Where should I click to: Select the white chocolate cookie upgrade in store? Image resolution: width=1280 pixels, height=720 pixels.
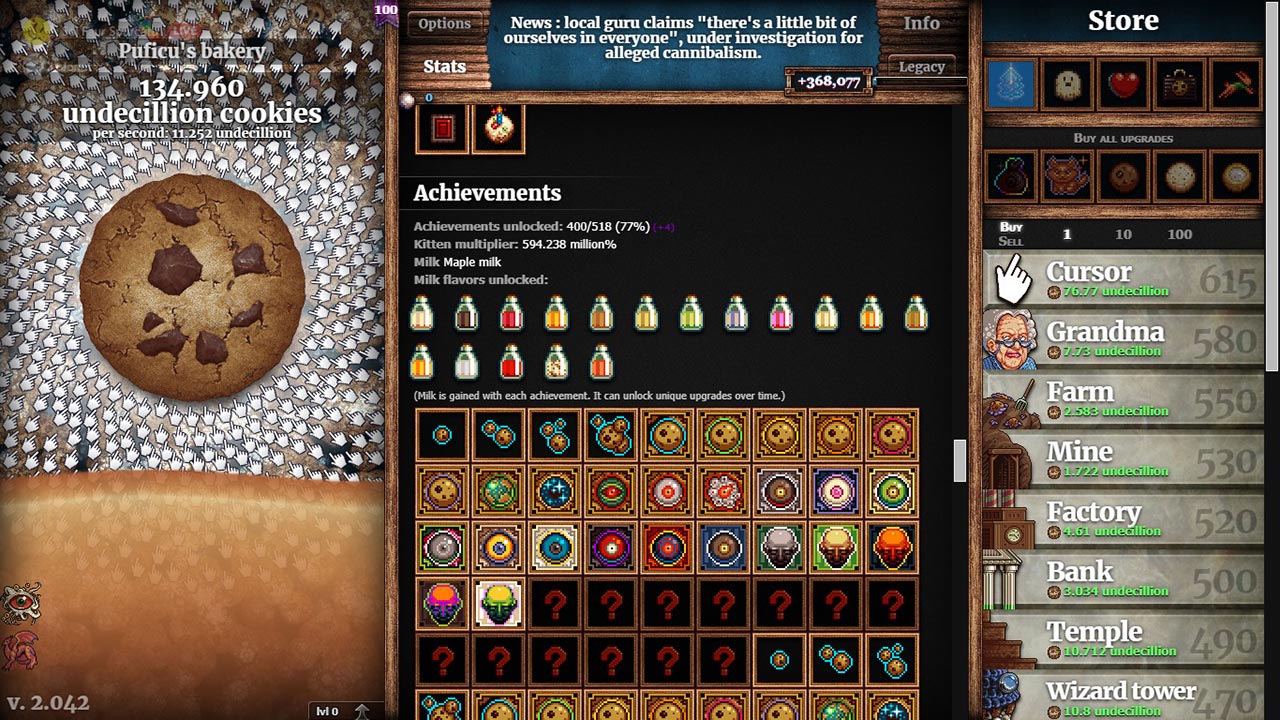pos(1179,175)
